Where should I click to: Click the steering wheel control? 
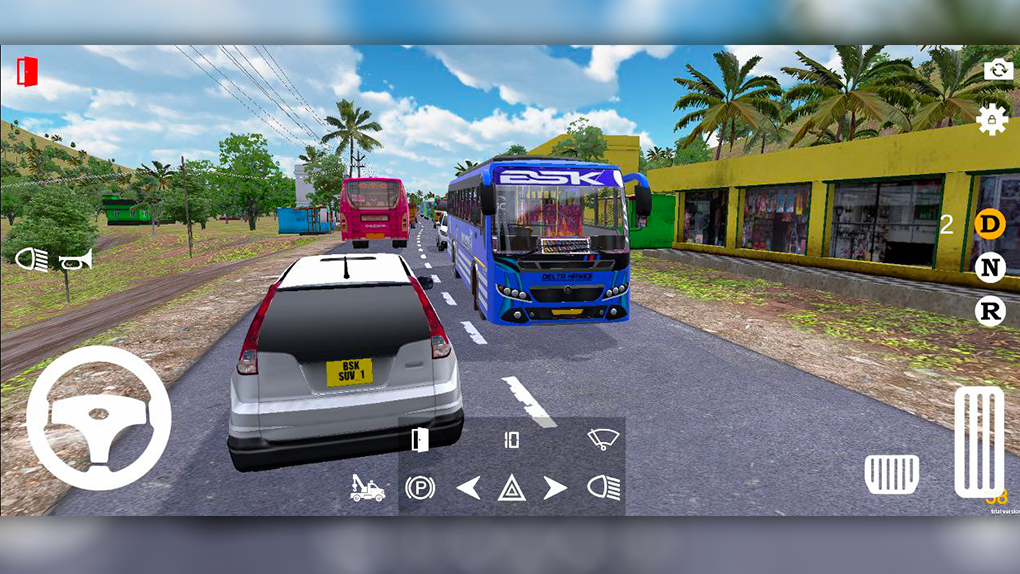tap(99, 418)
